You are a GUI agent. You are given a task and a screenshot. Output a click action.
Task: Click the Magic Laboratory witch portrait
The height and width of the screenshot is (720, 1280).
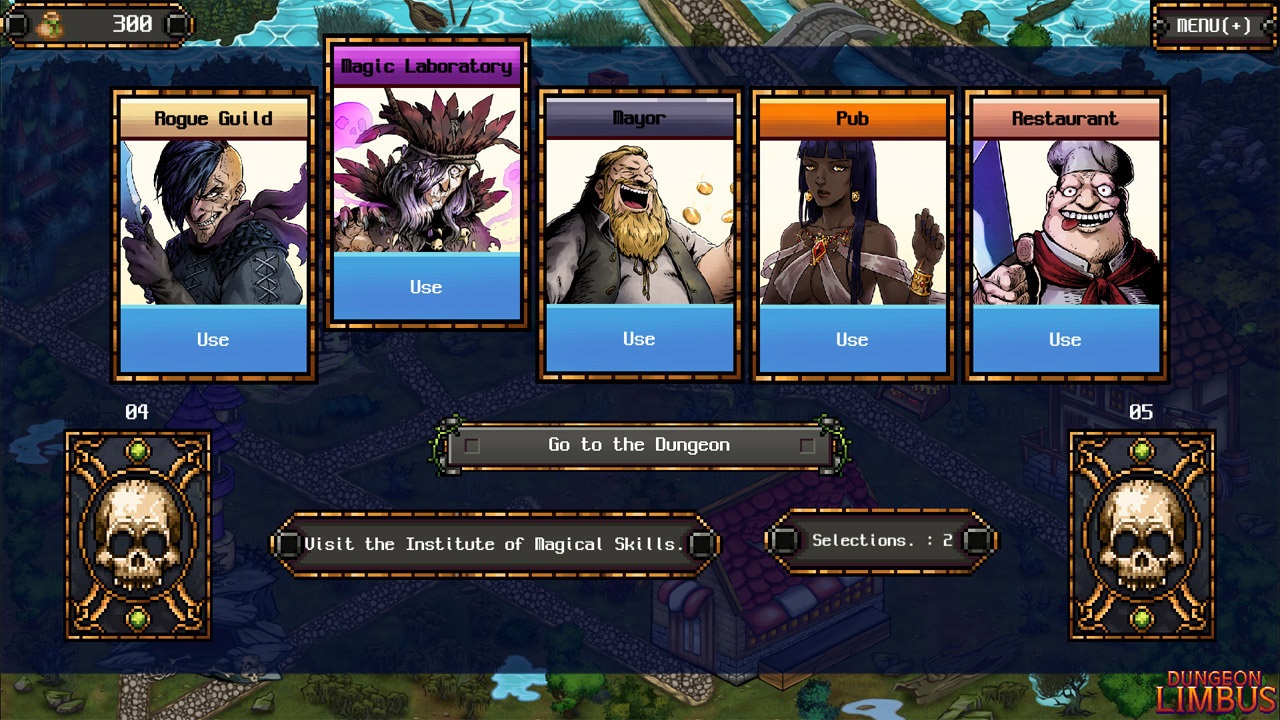coord(427,170)
